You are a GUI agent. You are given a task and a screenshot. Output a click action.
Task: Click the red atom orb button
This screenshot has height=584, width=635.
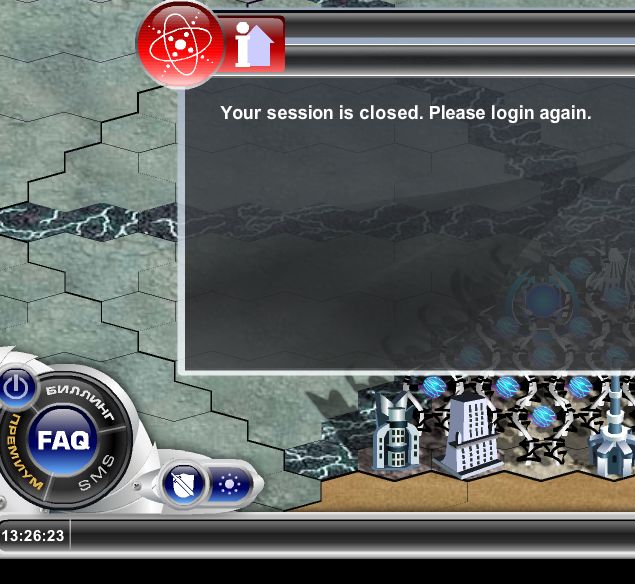pyautogui.click(x=179, y=43)
